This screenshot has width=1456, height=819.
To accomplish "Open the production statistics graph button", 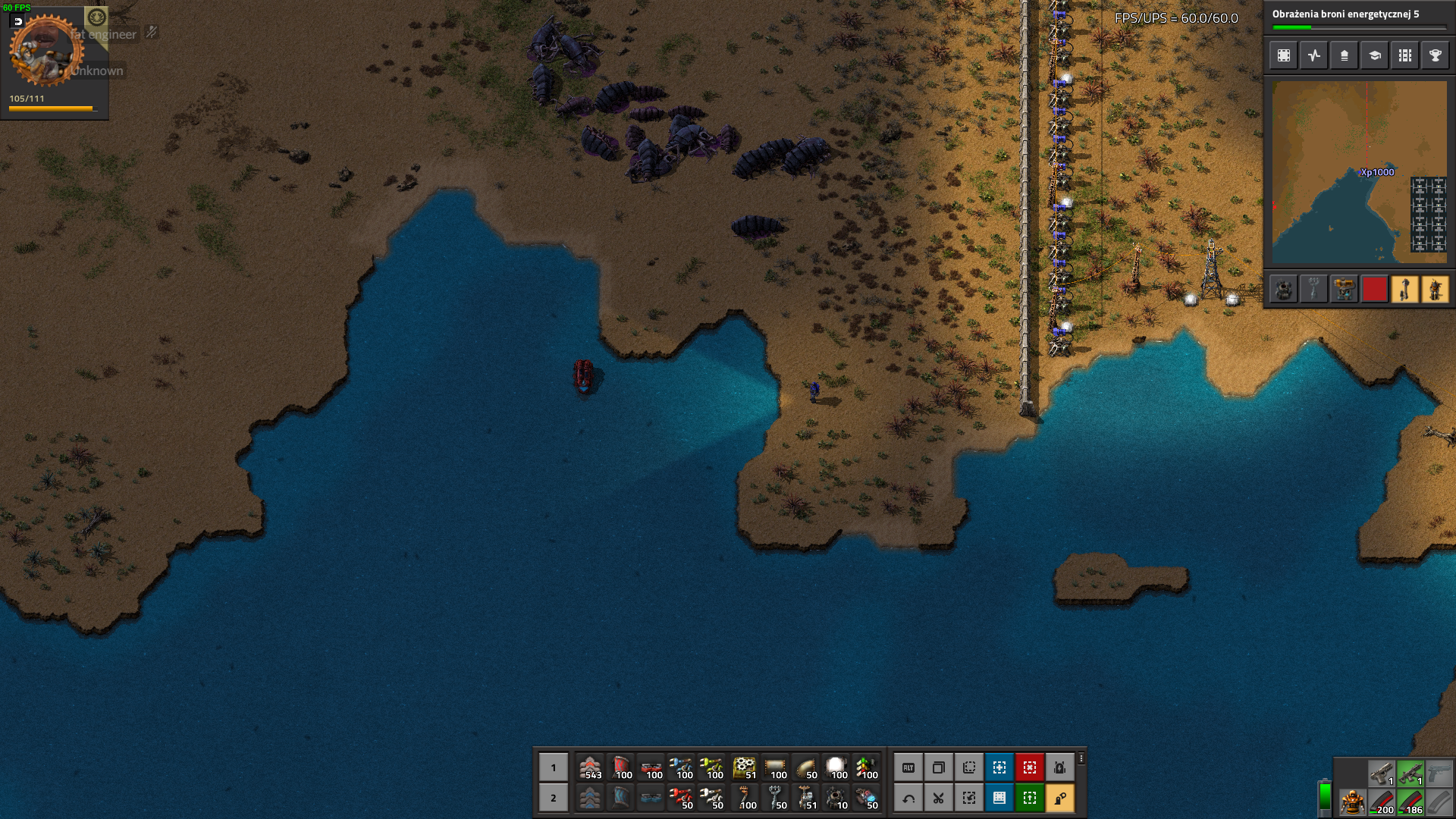I will (1313, 55).
